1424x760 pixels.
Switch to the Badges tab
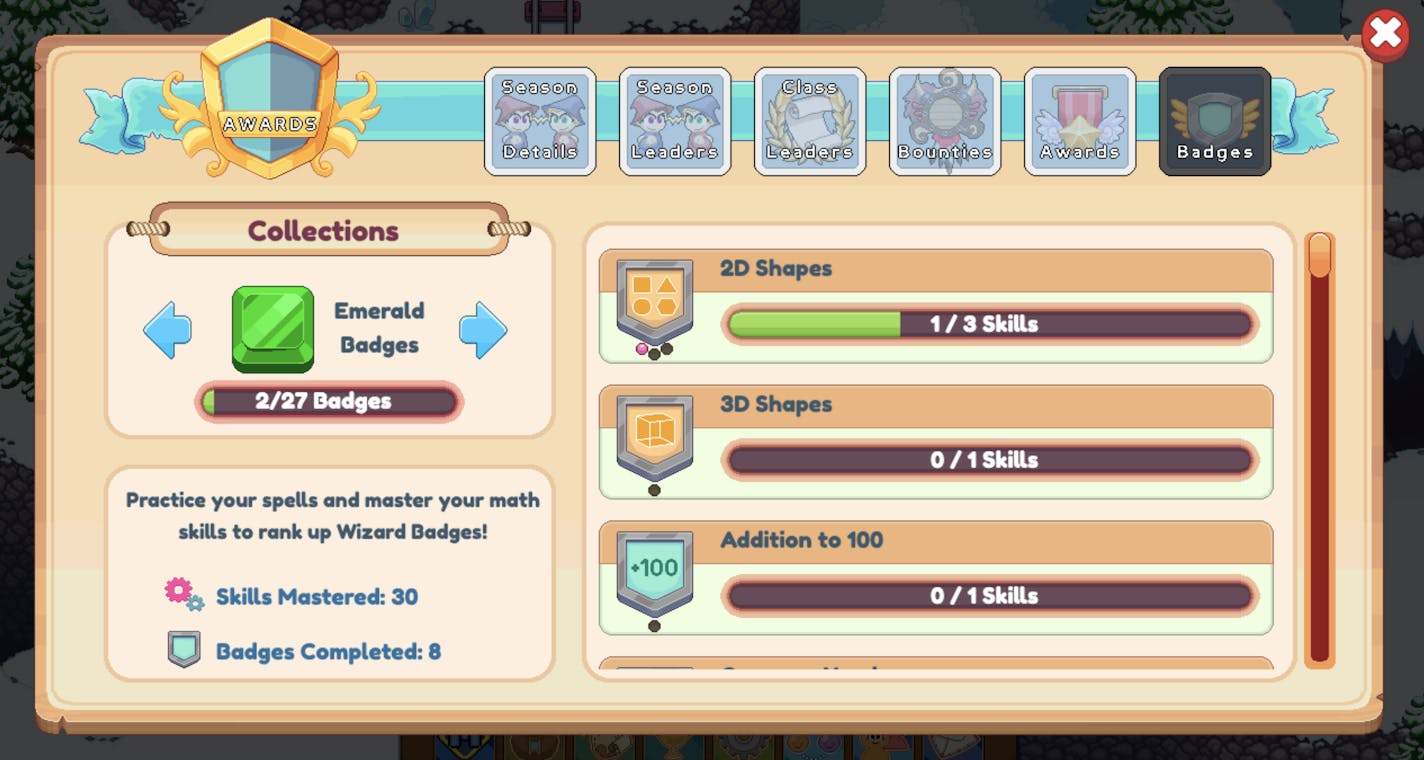(1214, 121)
